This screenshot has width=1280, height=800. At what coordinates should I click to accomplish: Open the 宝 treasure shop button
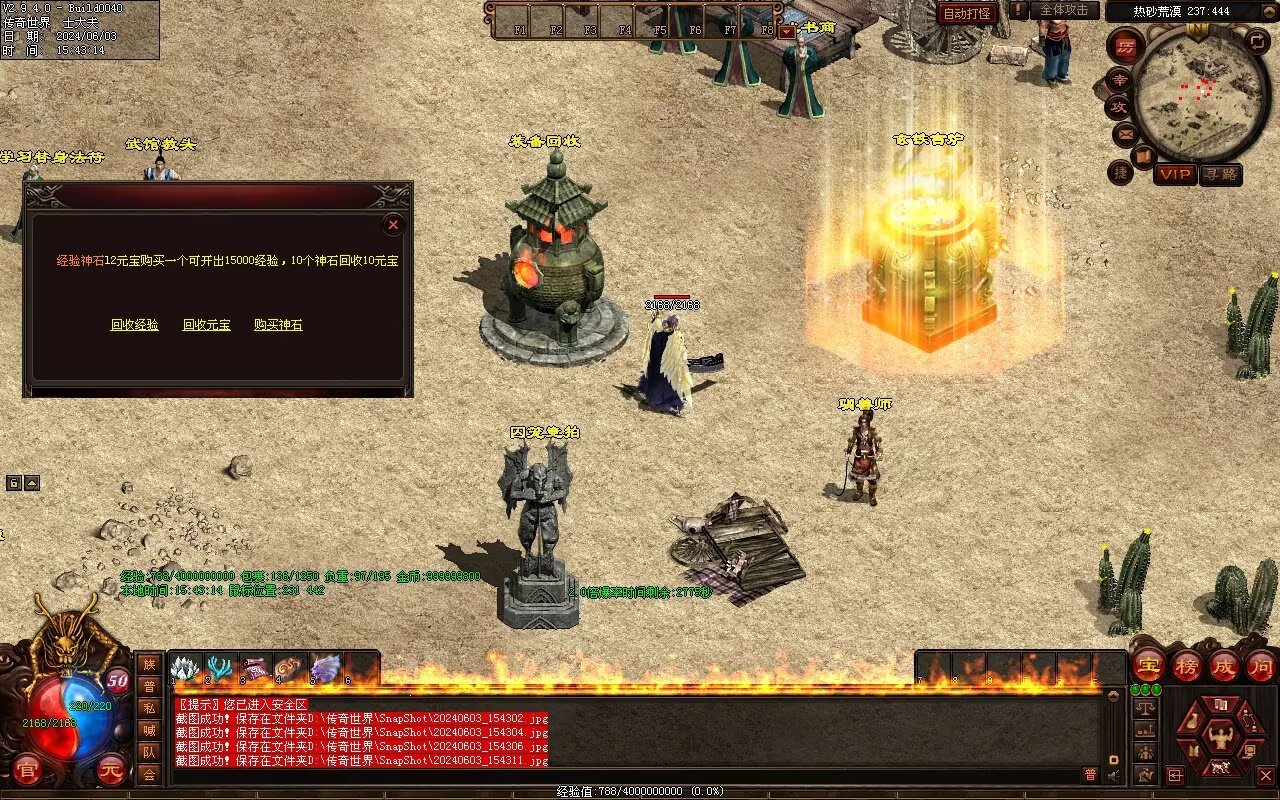coord(1148,664)
